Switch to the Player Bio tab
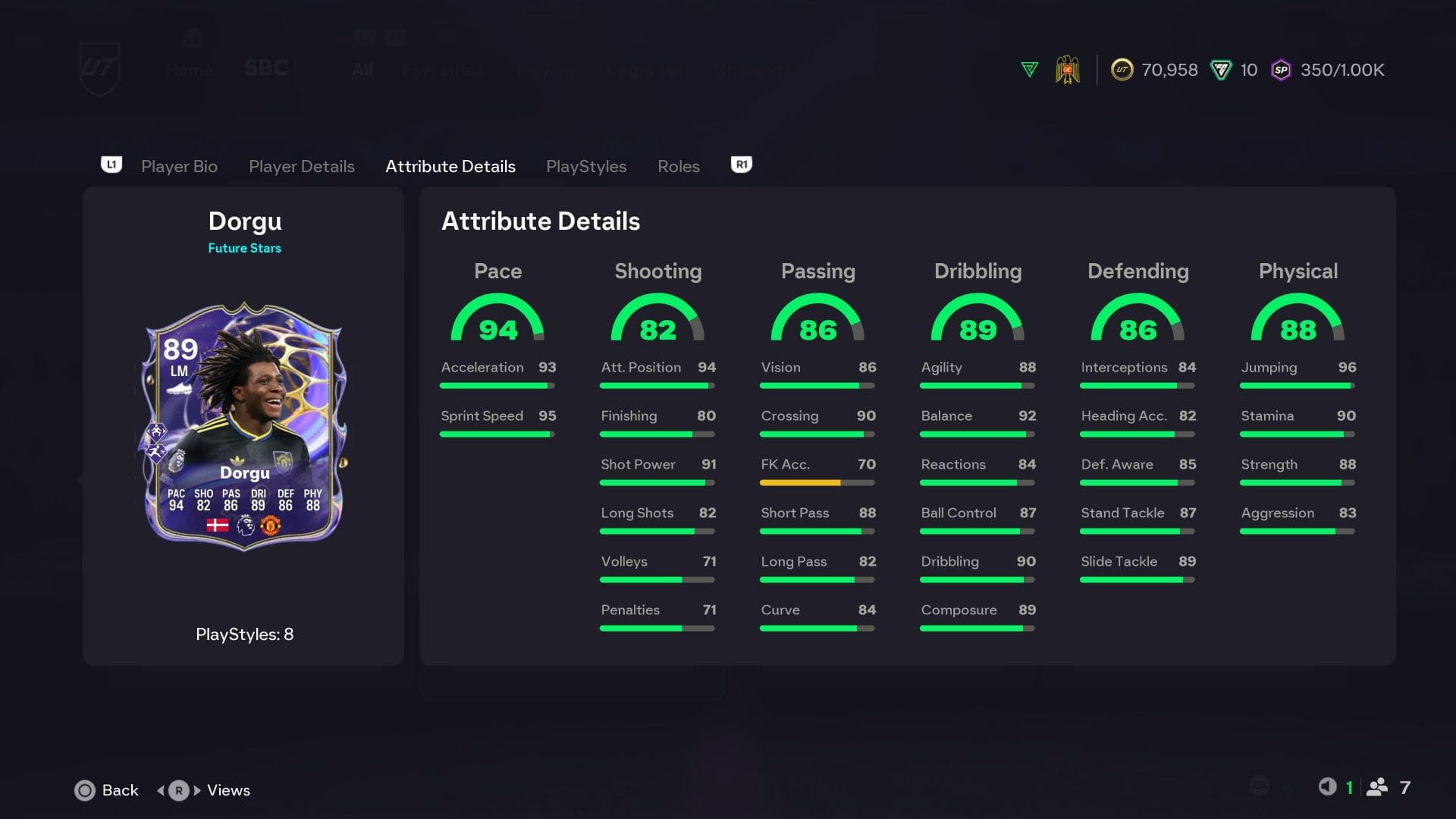 (x=179, y=166)
